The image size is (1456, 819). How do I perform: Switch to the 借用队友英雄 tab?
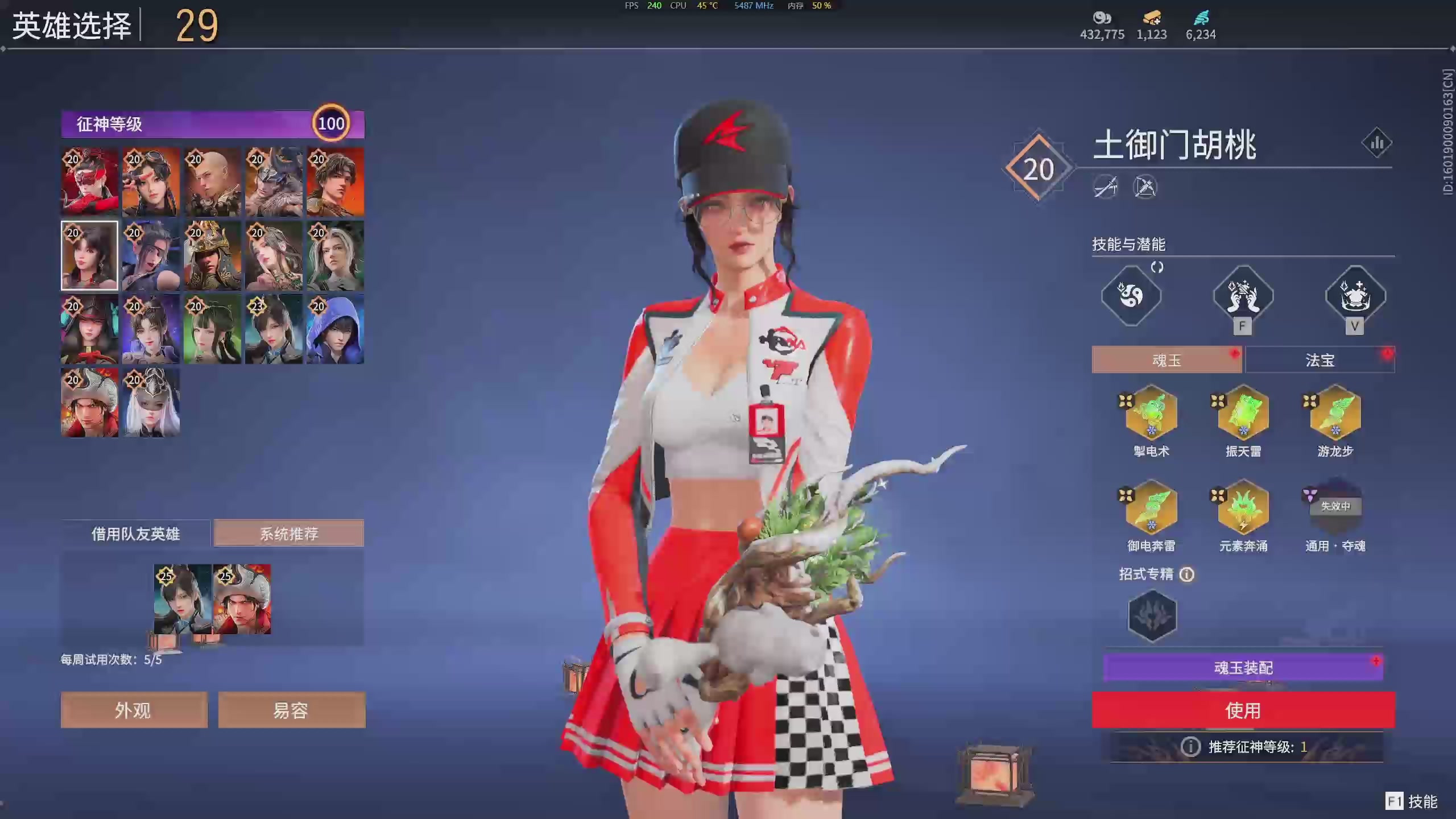pyautogui.click(x=136, y=533)
